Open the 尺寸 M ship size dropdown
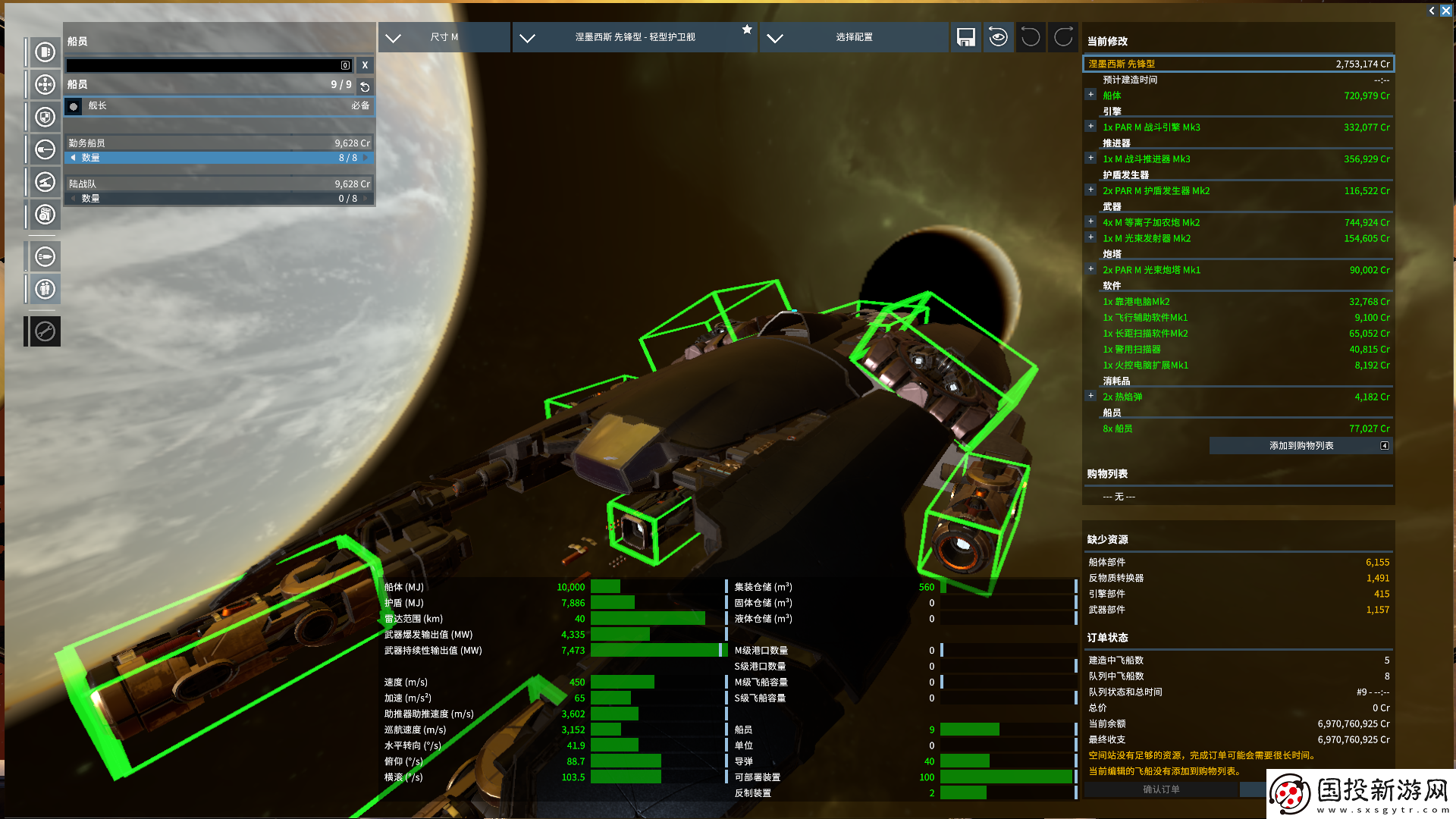The height and width of the screenshot is (819, 1456). point(444,37)
